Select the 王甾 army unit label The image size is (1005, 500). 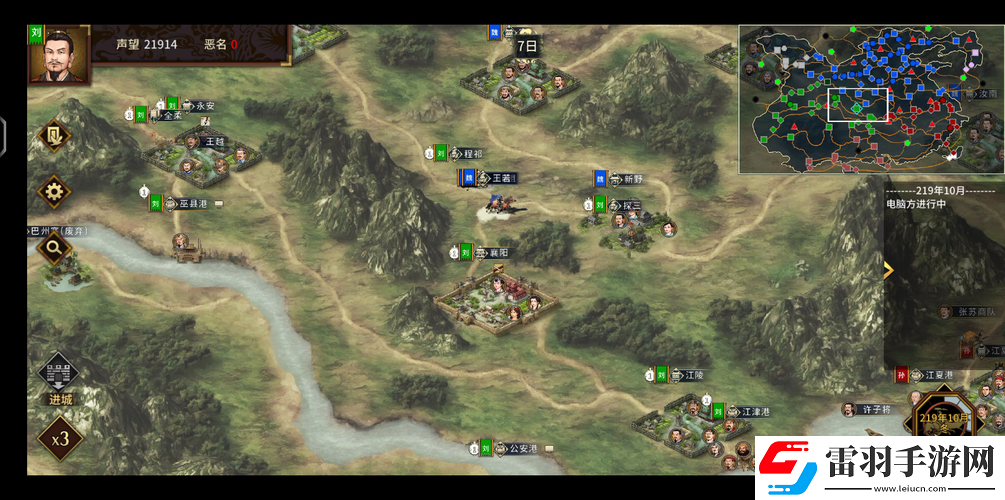501,178
